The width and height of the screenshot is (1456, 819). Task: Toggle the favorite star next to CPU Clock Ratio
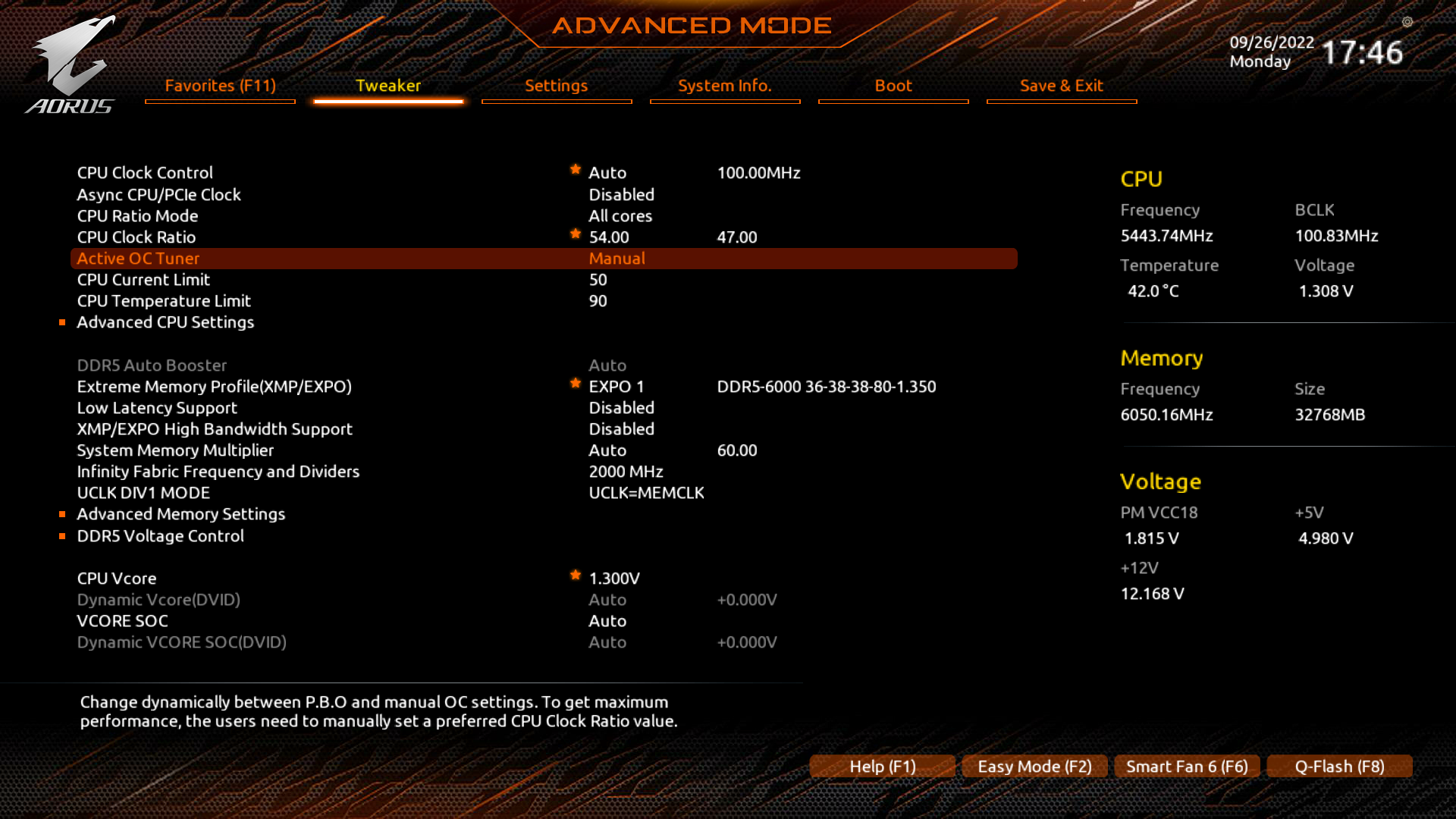pos(575,234)
